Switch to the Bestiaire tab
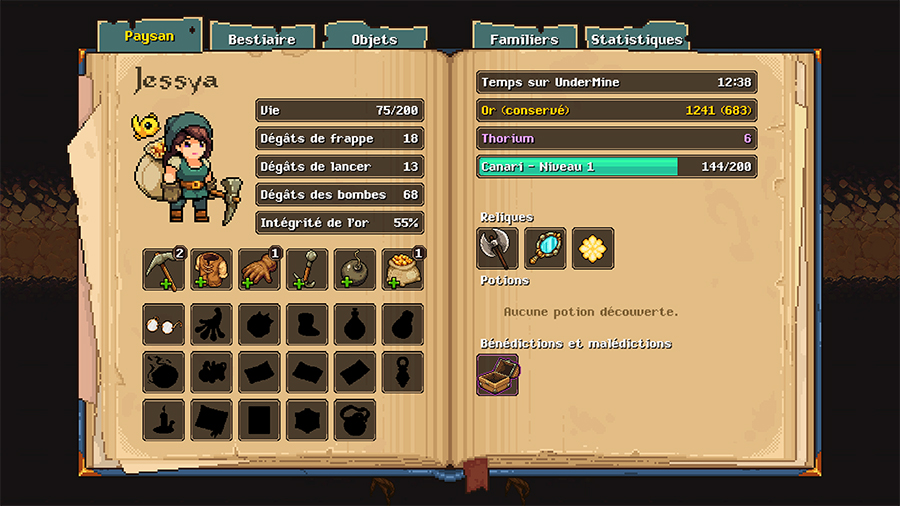This screenshot has width=900, height=506. [x=262, y=39]
